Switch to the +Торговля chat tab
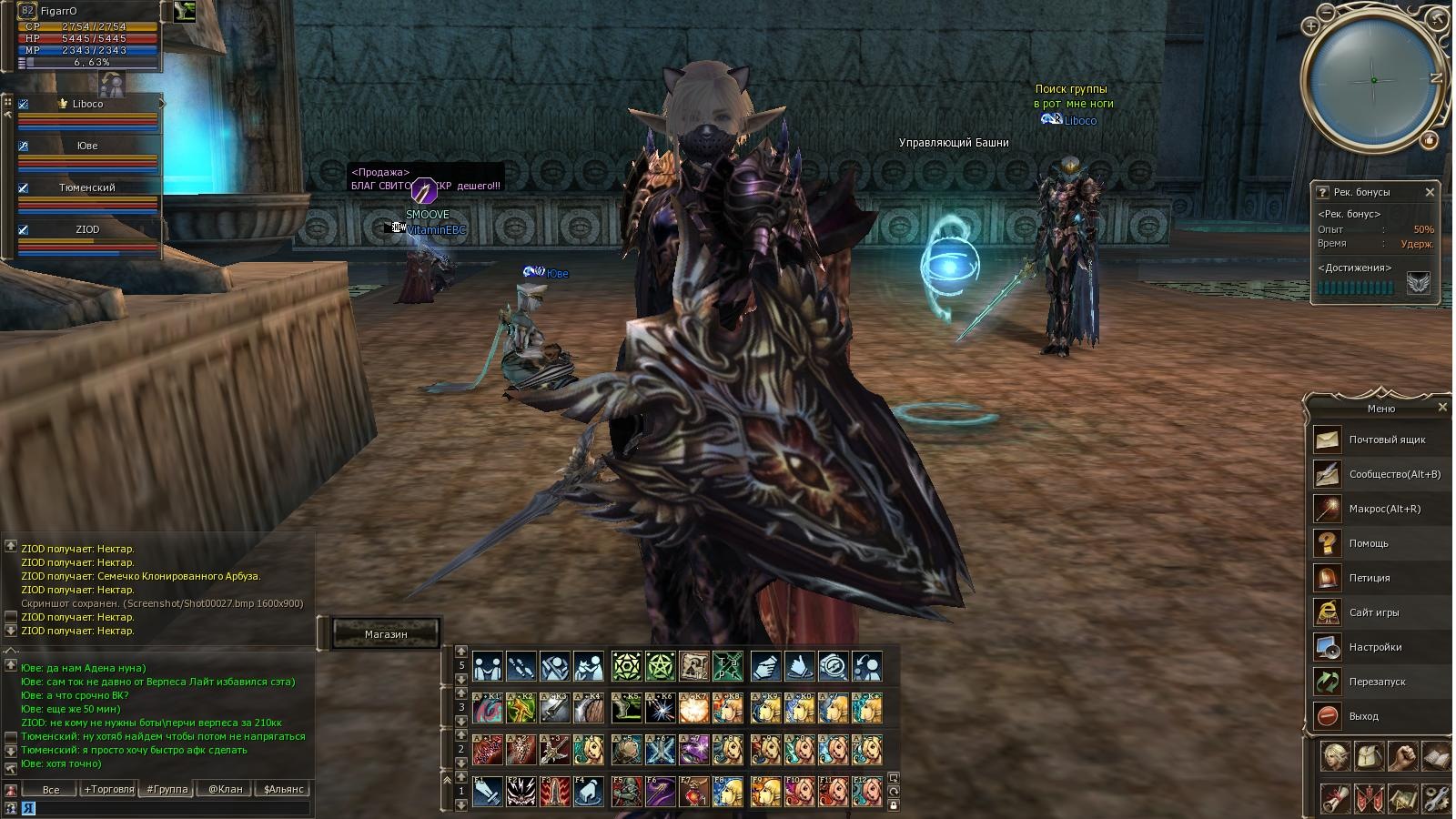The height and width of the screenshot is (819, 1456). (108, 789)
